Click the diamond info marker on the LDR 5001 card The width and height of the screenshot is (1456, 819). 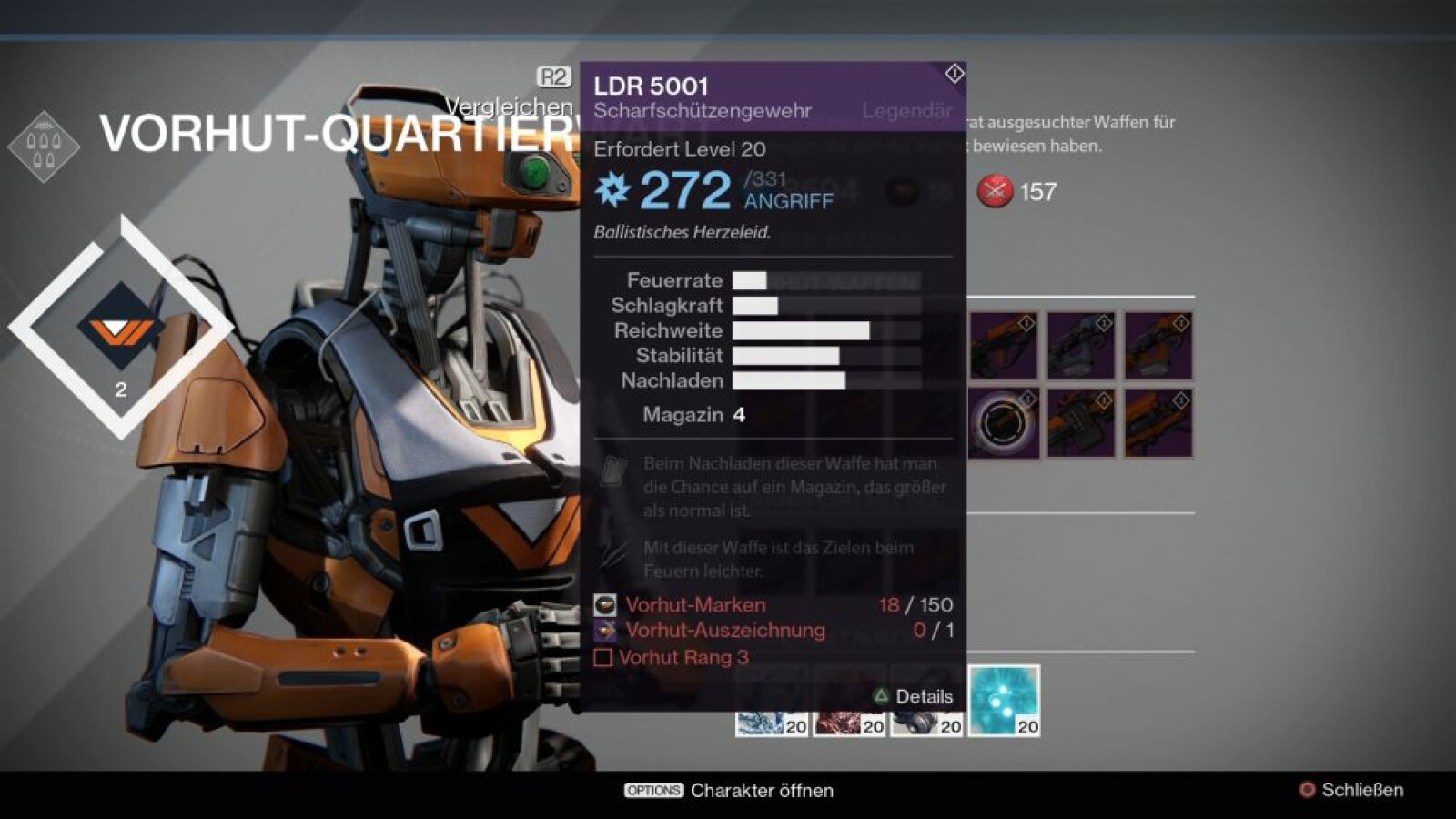coord(953,74)
